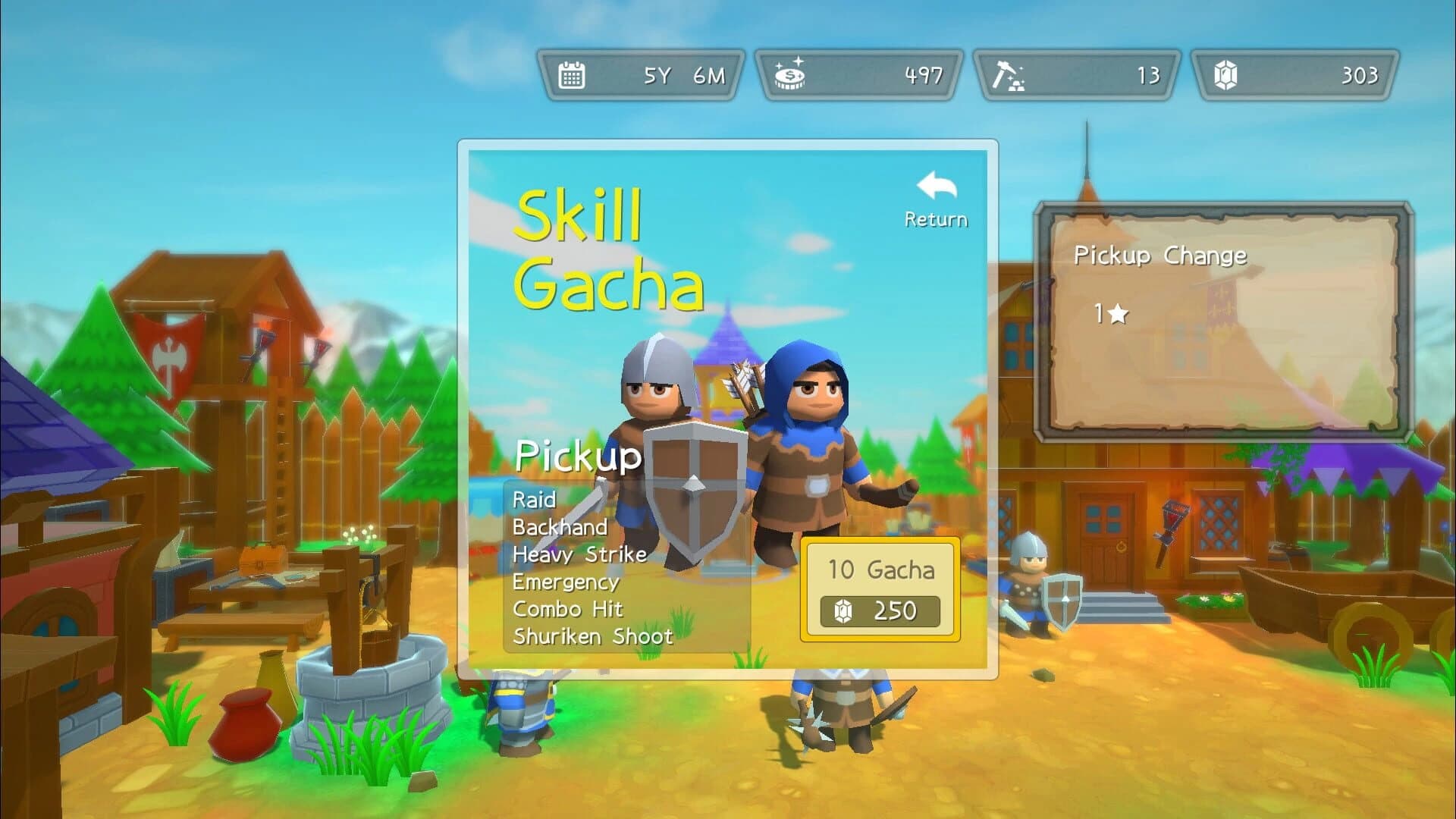Click the gem icon on the 250 price tag

tap(842, 611)
